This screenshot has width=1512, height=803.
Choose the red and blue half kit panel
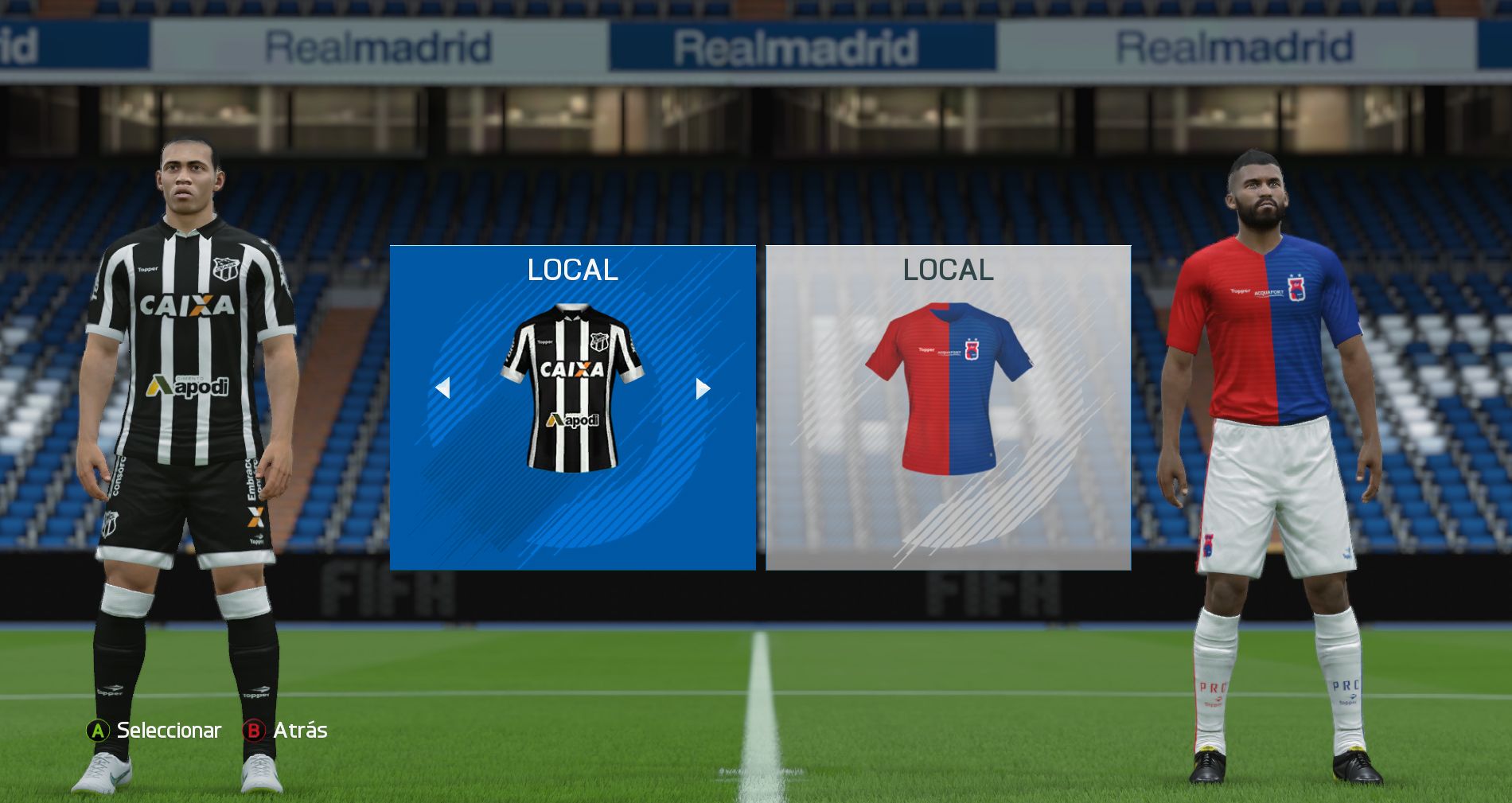[x=948, y=407]
